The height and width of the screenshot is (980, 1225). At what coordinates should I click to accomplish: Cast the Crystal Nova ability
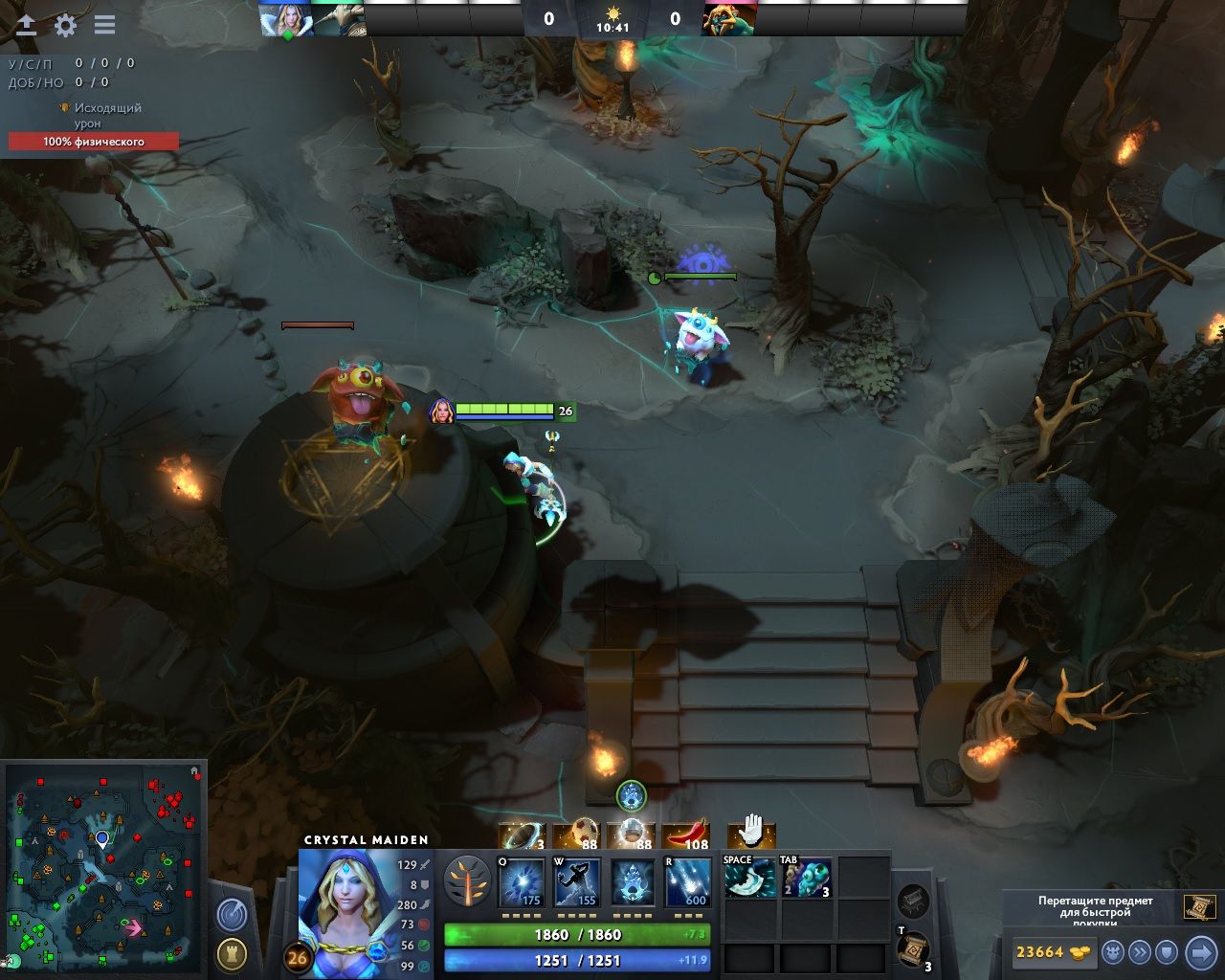pyautogui.click(x=523, y=882)
